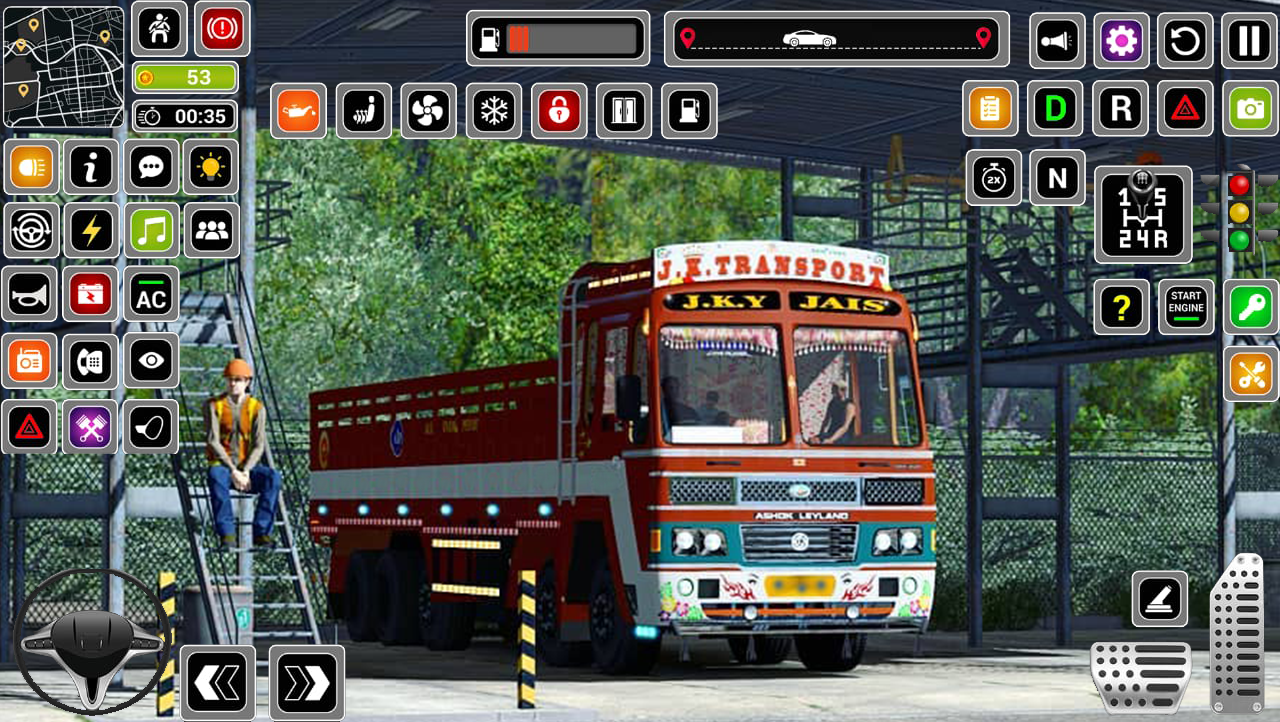Open the in-game music player
Screen dimensions: 1280x722
(151, 229)
